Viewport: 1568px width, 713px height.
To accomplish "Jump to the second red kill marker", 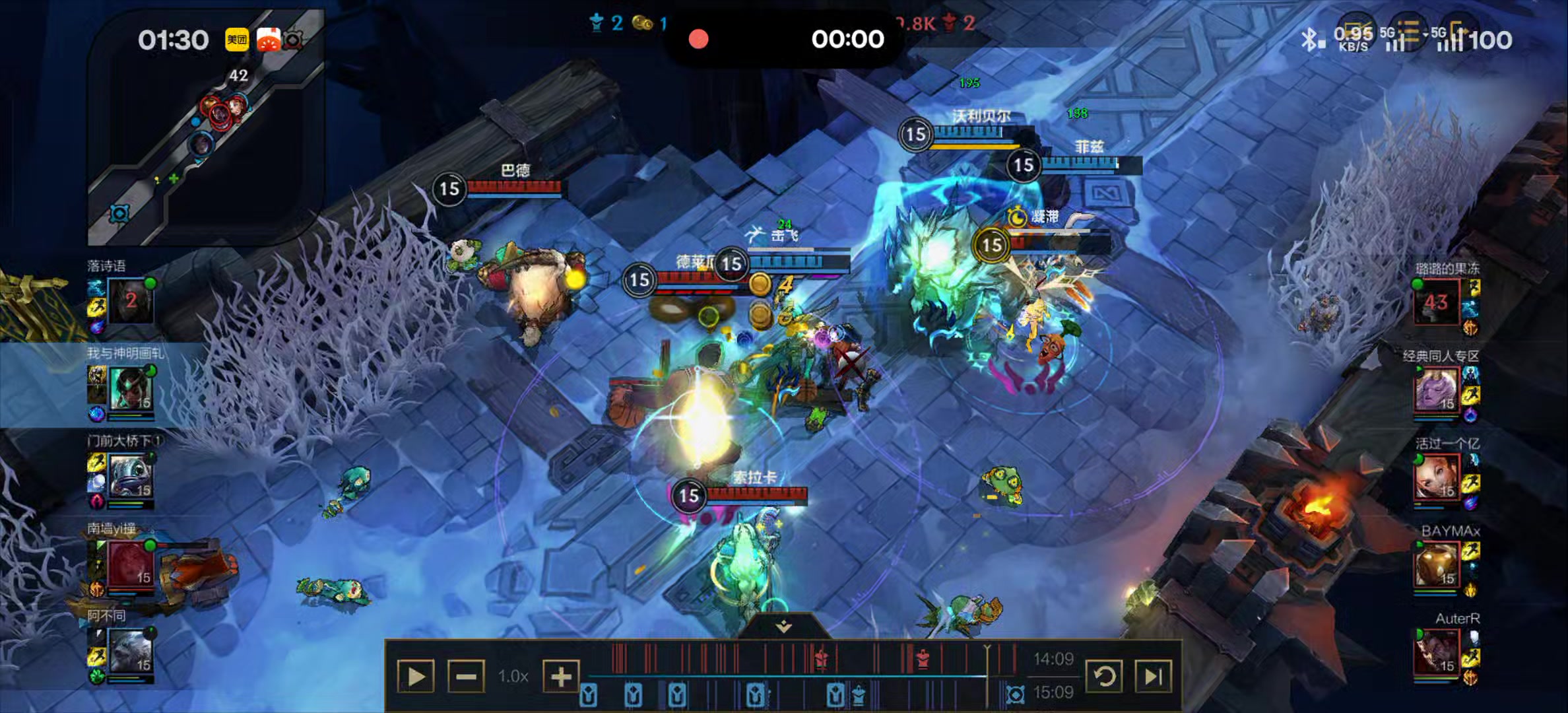I will point(923,658).
